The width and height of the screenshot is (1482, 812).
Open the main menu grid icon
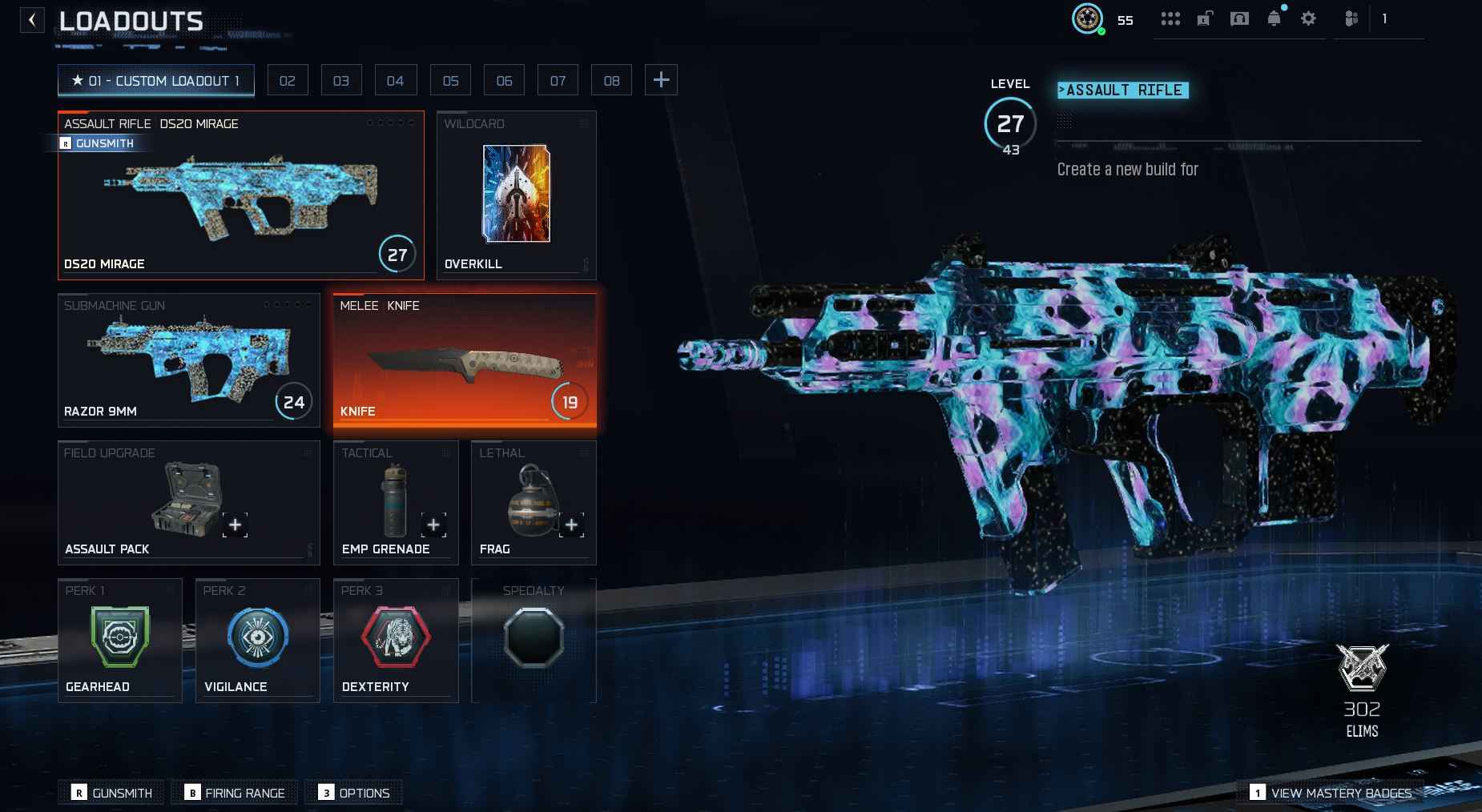tap(1172, 18)
